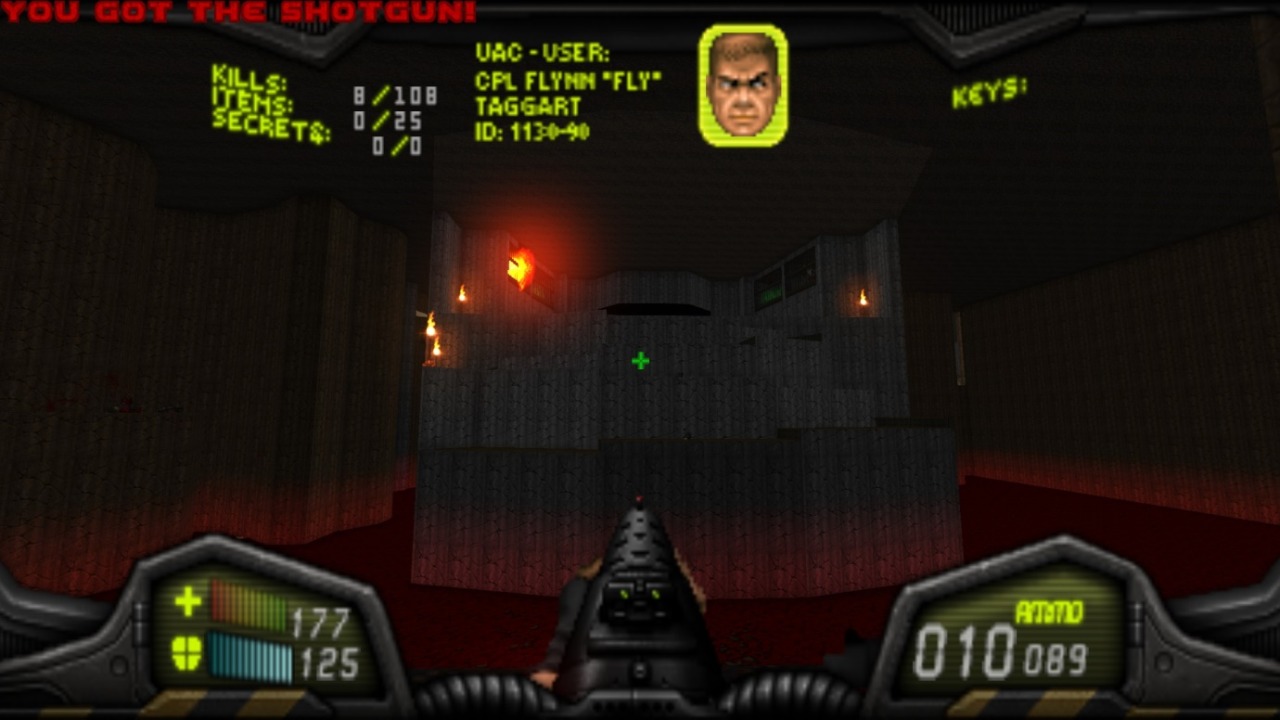Click the marine face portrait

[x=743, y=85]
